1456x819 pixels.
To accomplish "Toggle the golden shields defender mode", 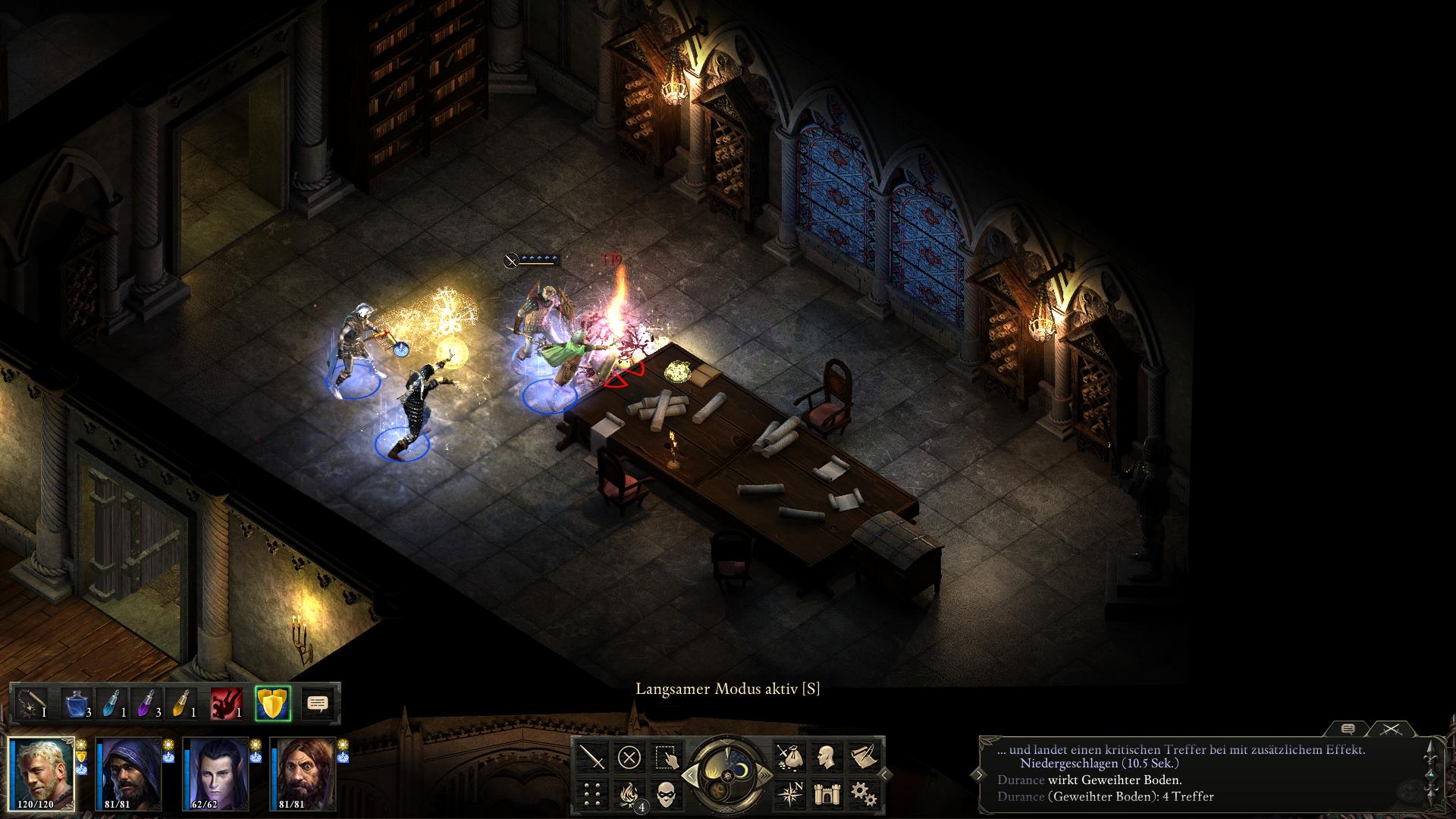I will click(273, 704).
